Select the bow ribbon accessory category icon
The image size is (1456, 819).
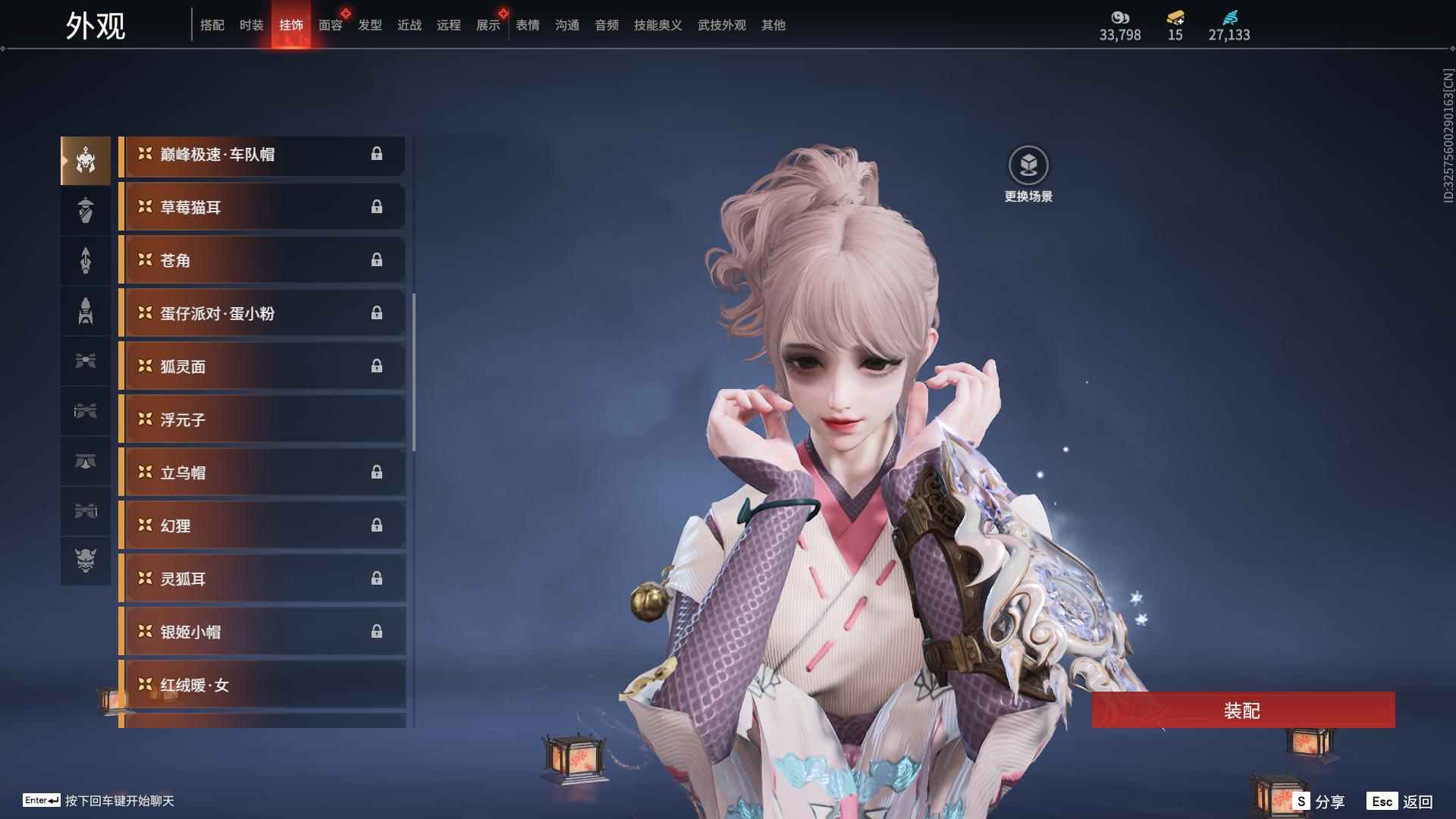86,362
